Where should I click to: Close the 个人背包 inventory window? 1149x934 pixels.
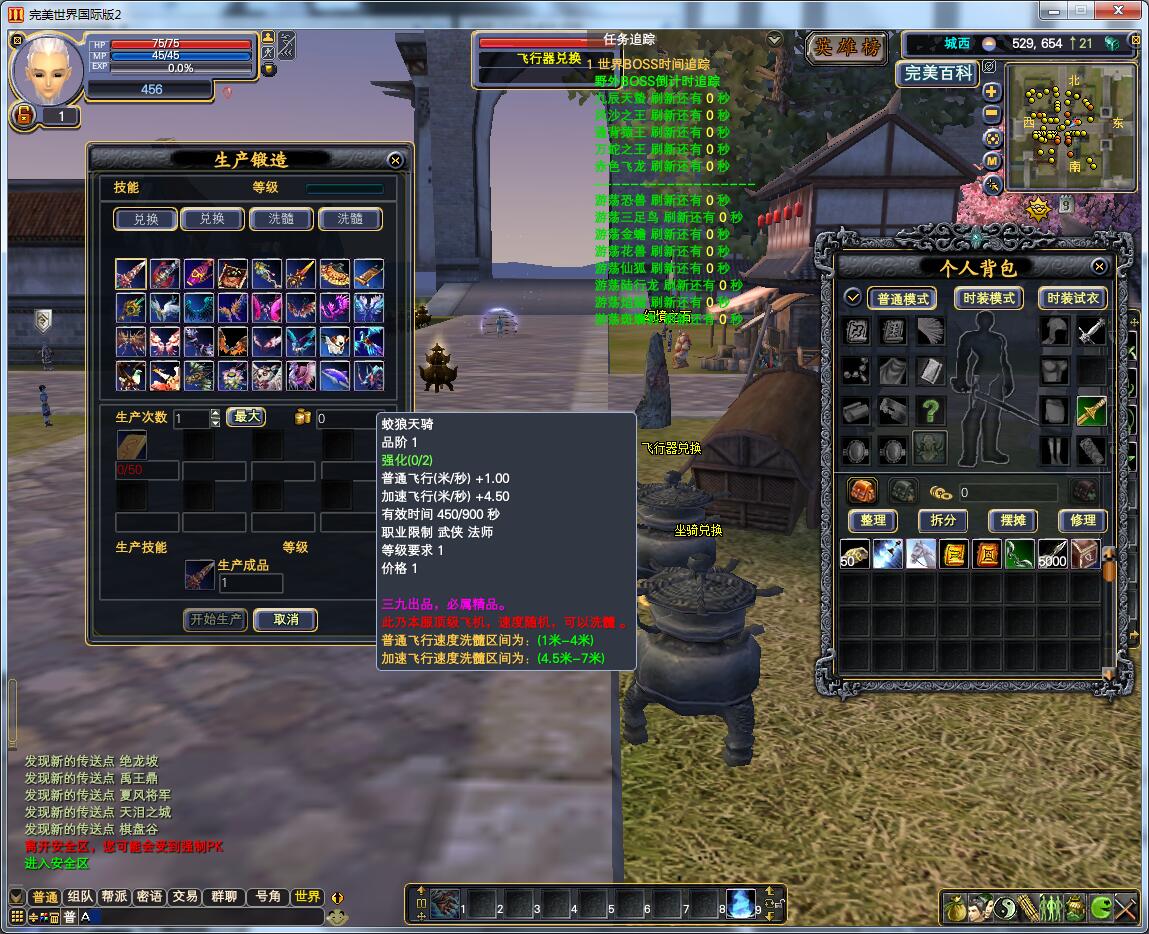pyautogui.click(x=1099, y=267)
